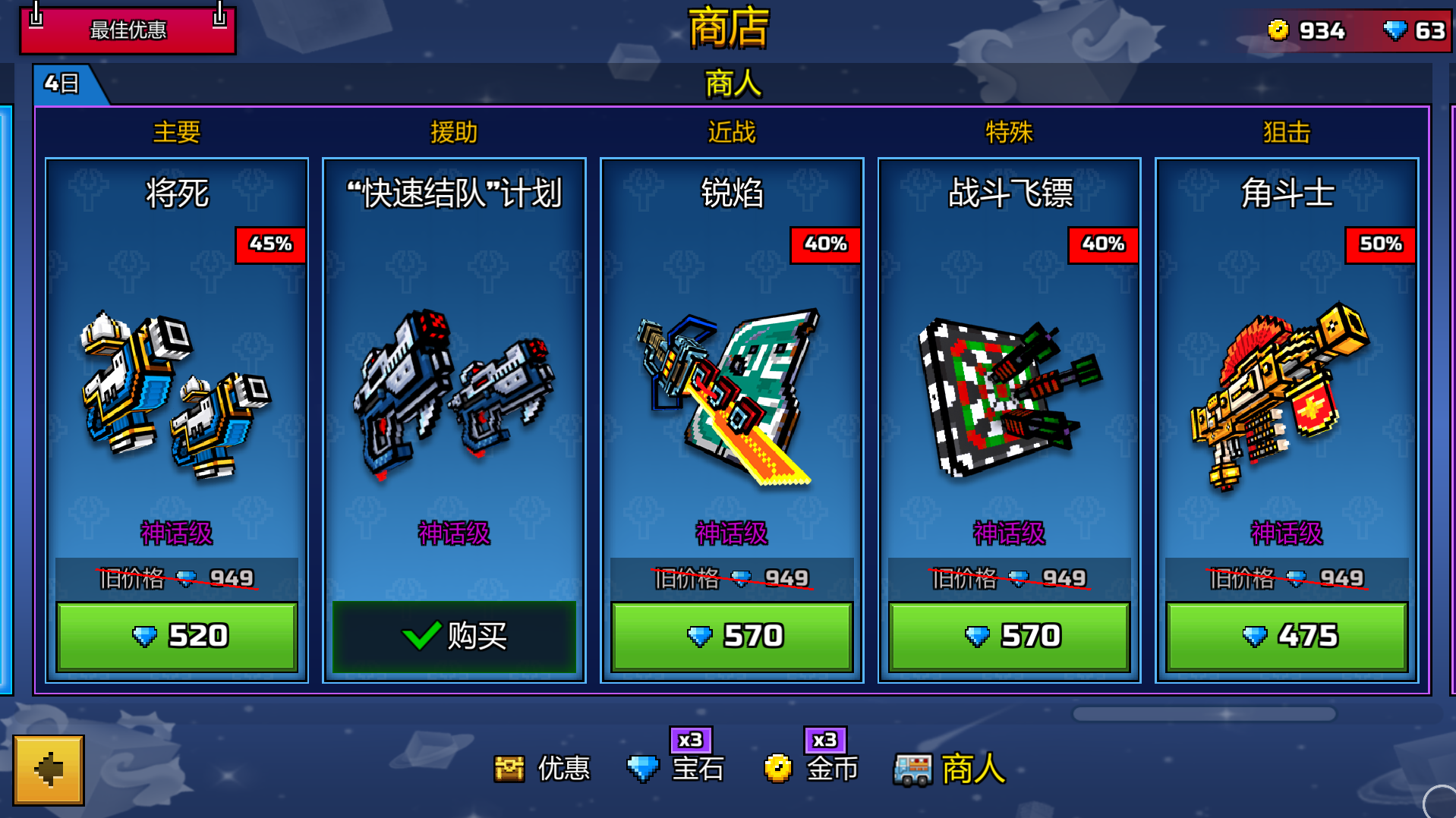Viewport: 1456px width, 818px height.
Task: Select the 锐焰 melee weapon thumbnail
Action: coord(732,395)
